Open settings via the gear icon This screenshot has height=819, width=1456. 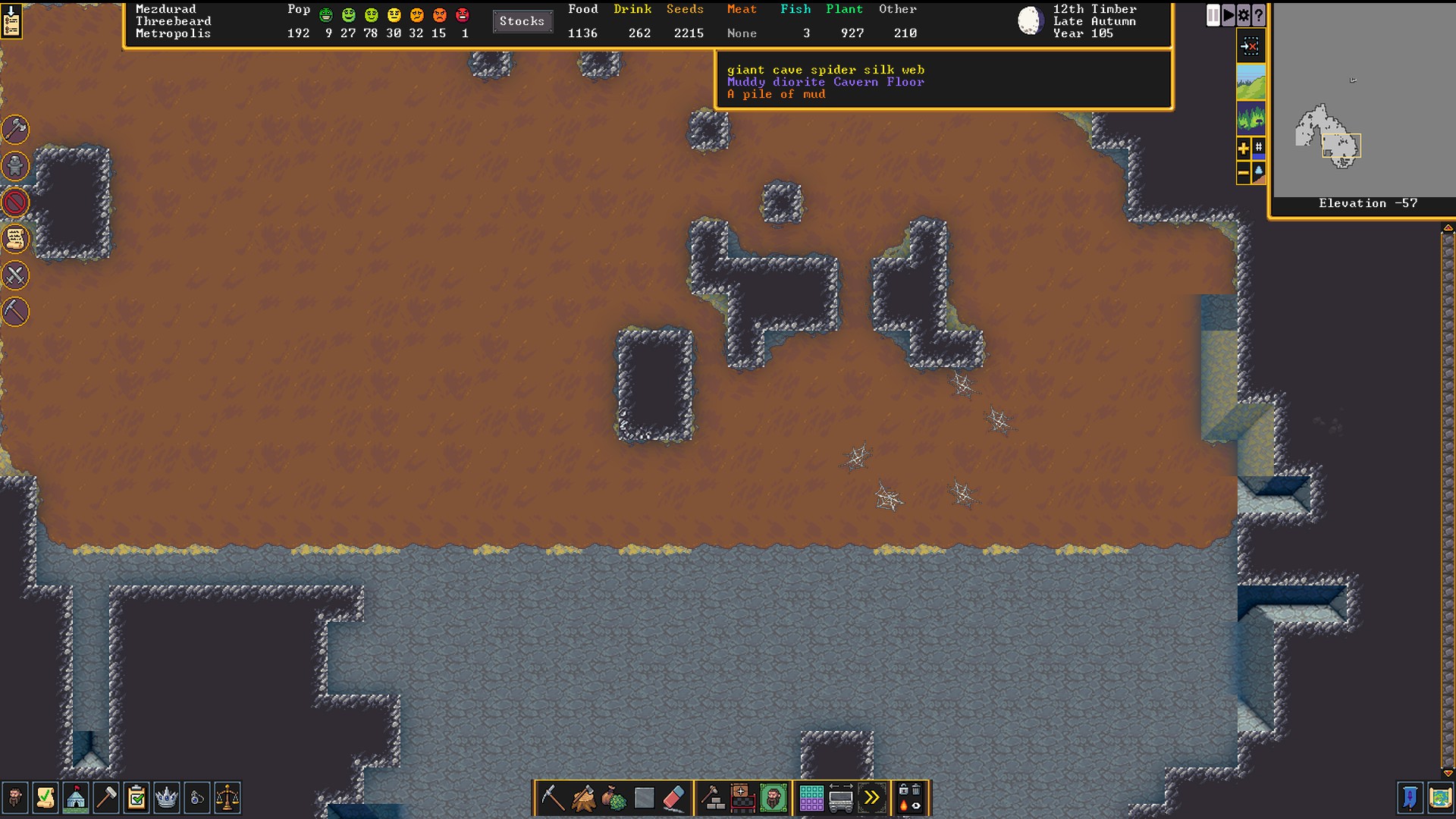tap(1244, 15)
